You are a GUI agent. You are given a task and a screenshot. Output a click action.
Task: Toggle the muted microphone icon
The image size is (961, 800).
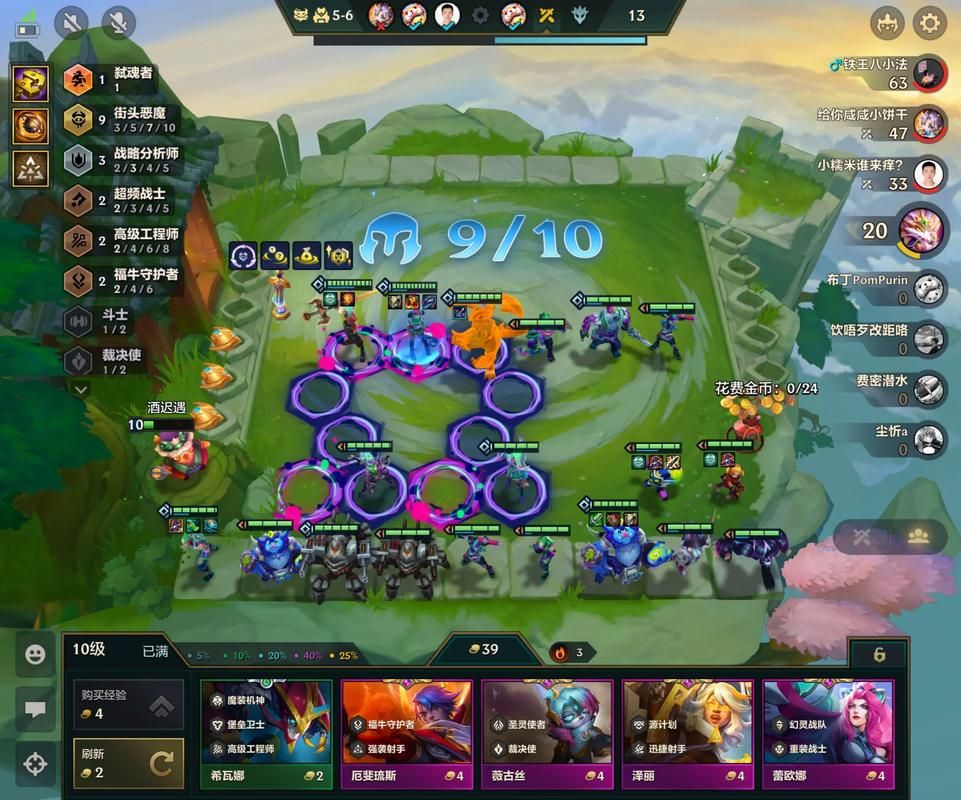point(120,22)
